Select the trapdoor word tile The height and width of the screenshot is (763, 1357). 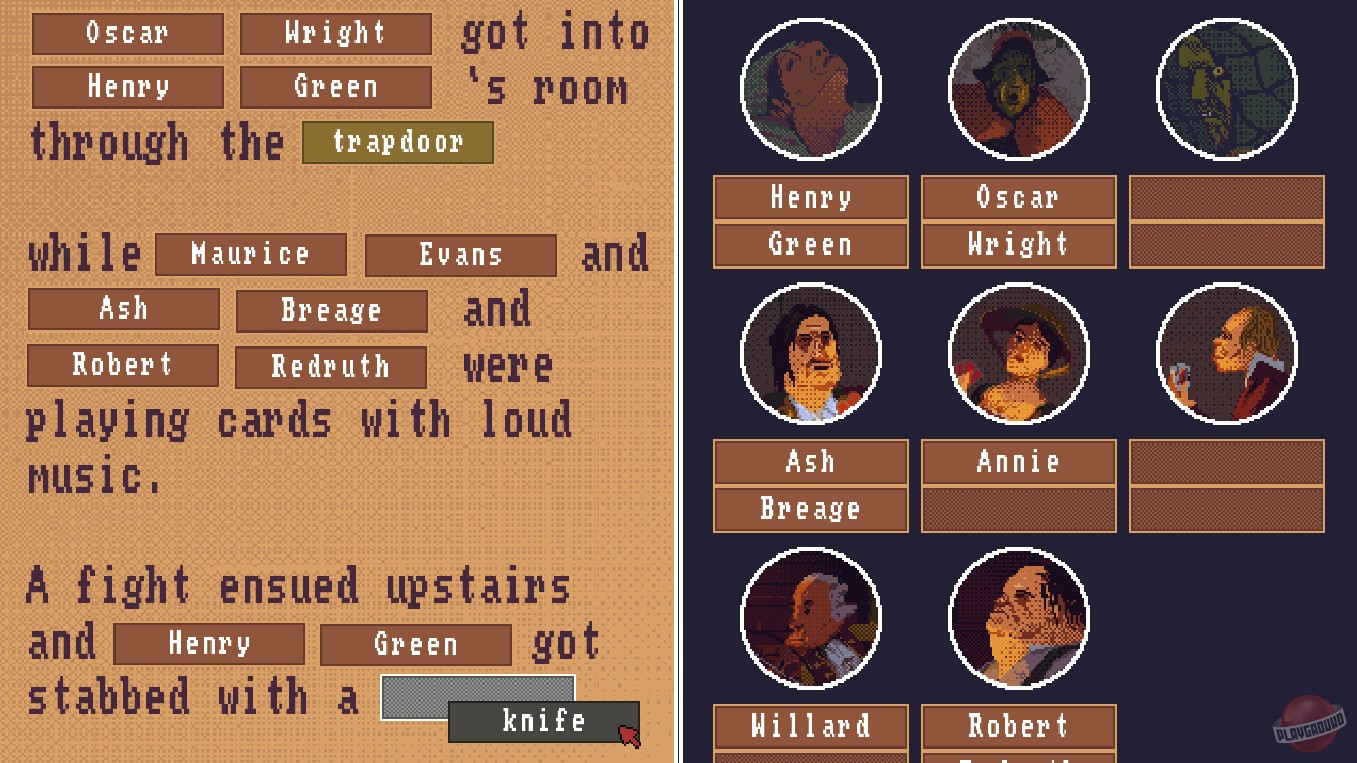tap(397, 142)
